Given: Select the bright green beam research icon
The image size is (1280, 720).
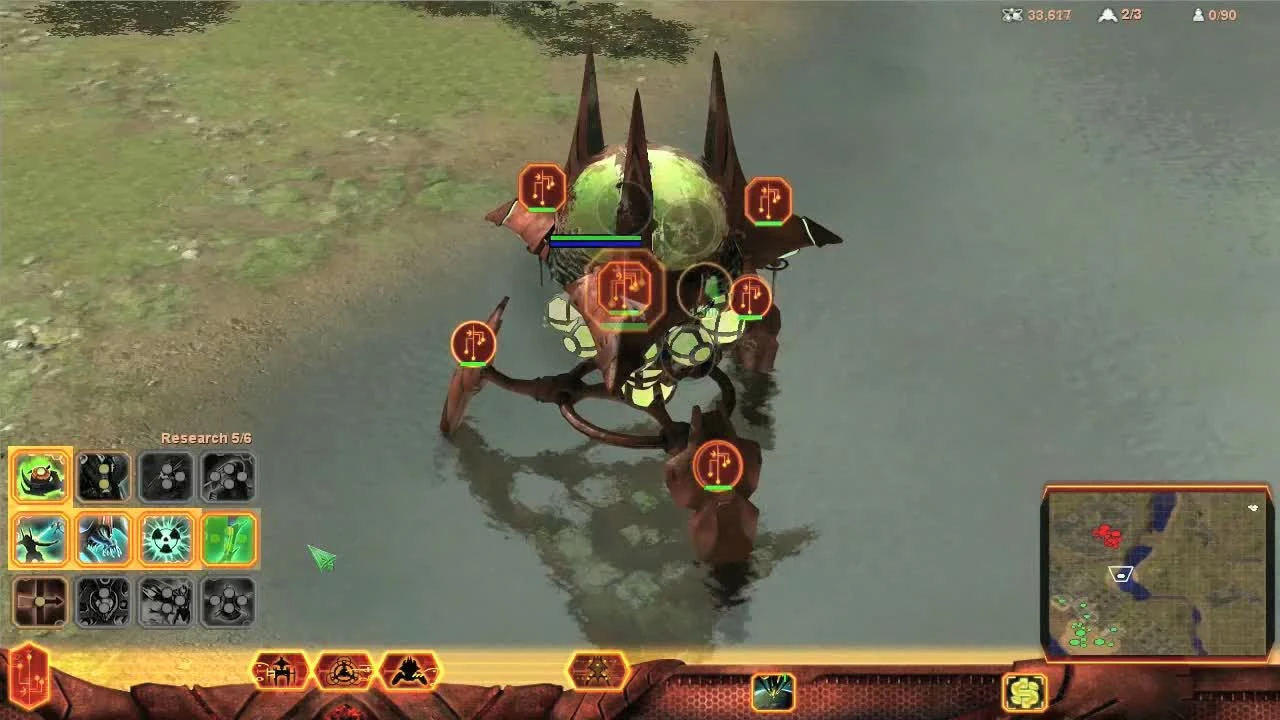Looking at the screenshot, I should click(x=229, y=539).
